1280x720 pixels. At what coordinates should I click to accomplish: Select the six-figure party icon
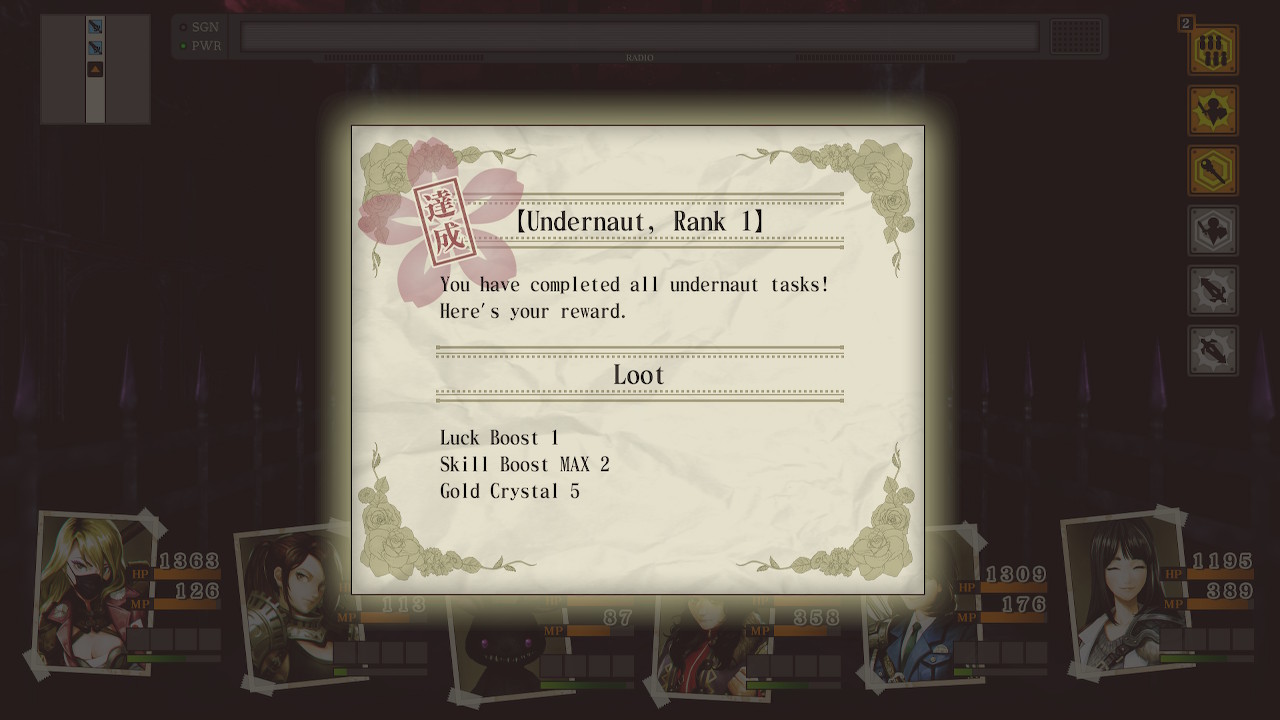pyautogui.click(x=1212, y=50)
